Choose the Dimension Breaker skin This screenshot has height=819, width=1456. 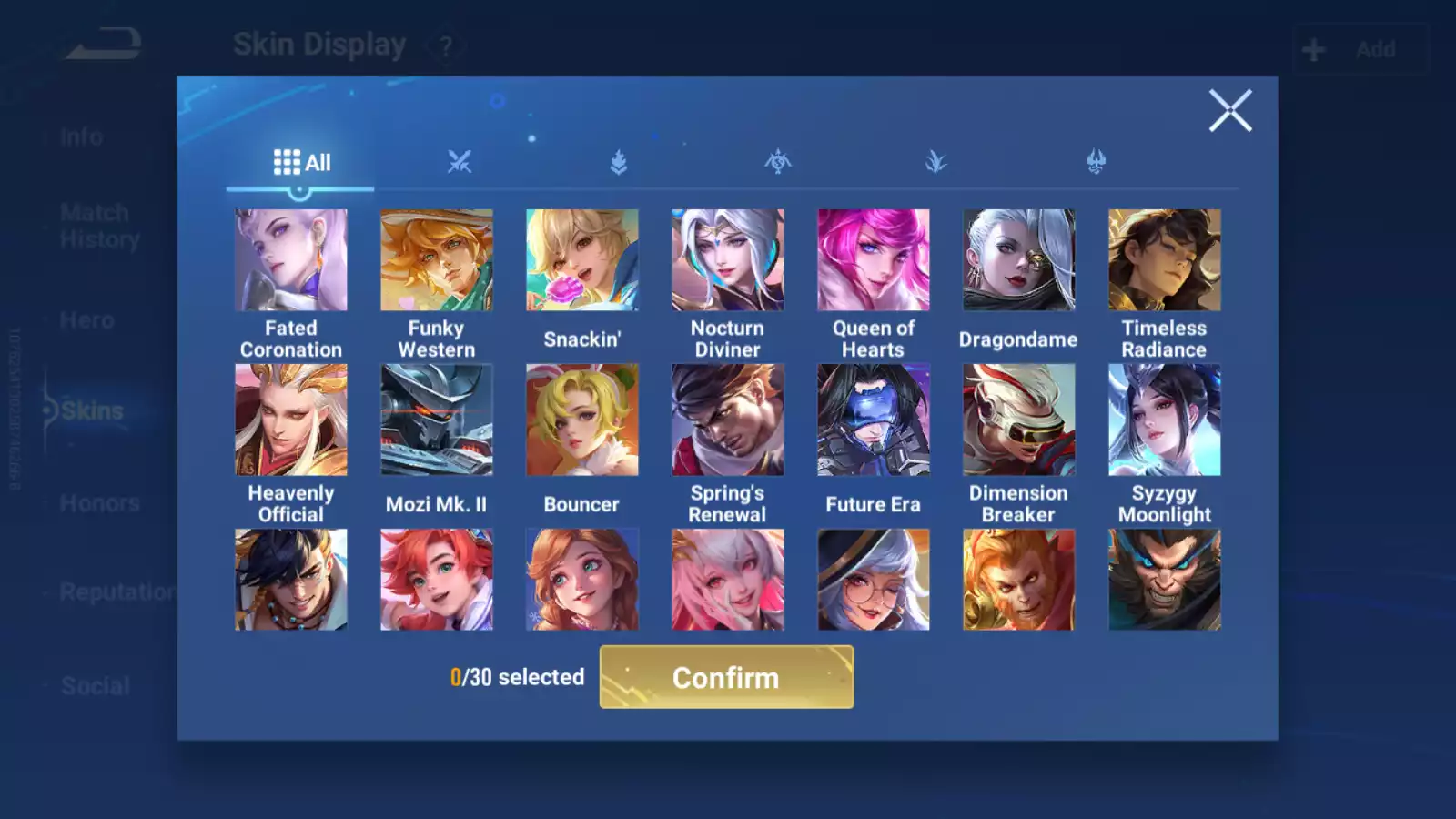1018,420
